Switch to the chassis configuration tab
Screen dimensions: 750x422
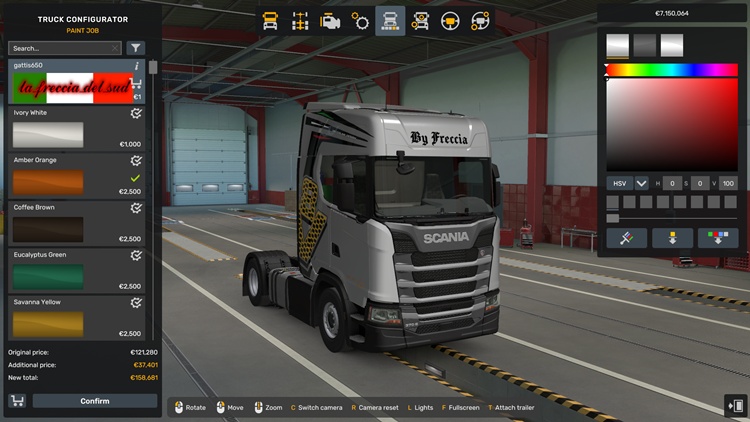[299, 20]
